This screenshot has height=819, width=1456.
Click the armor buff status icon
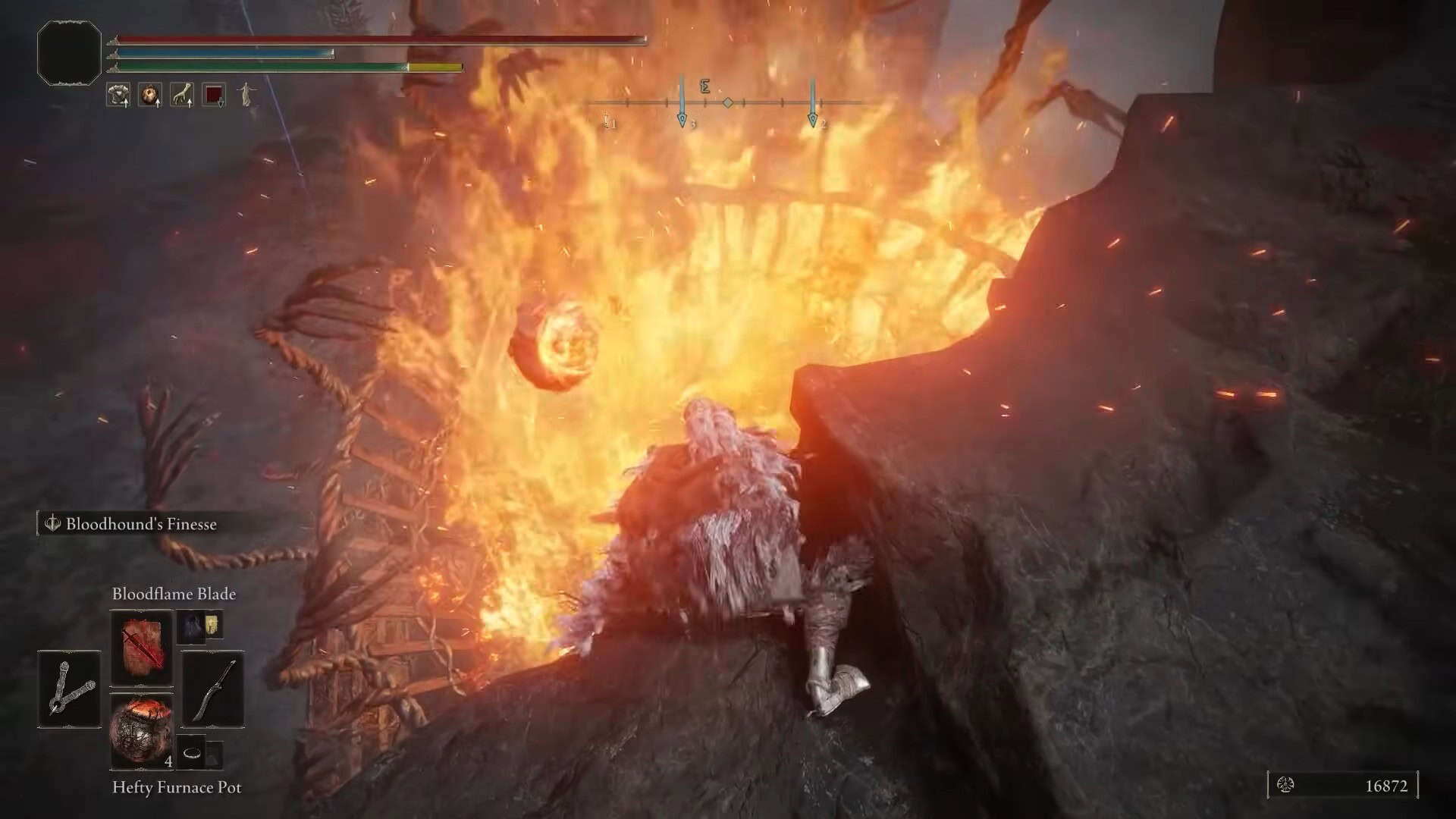point(118,95)
